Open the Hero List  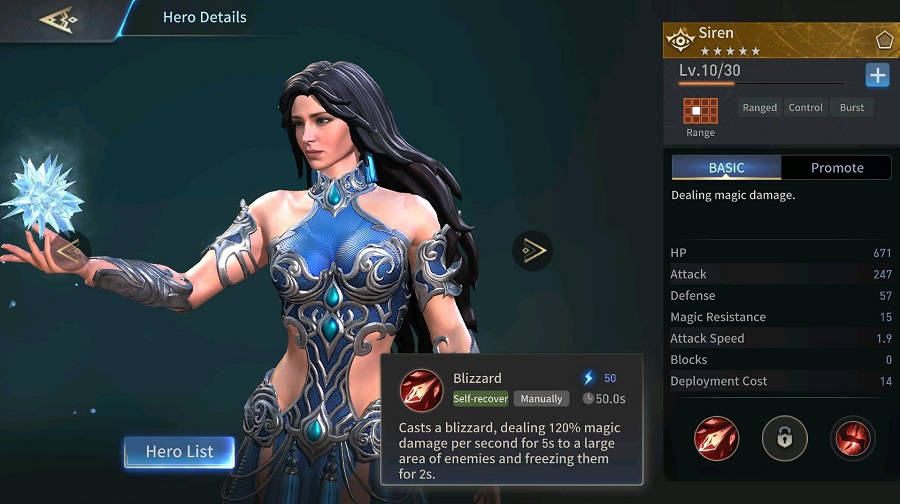[179, 451]
